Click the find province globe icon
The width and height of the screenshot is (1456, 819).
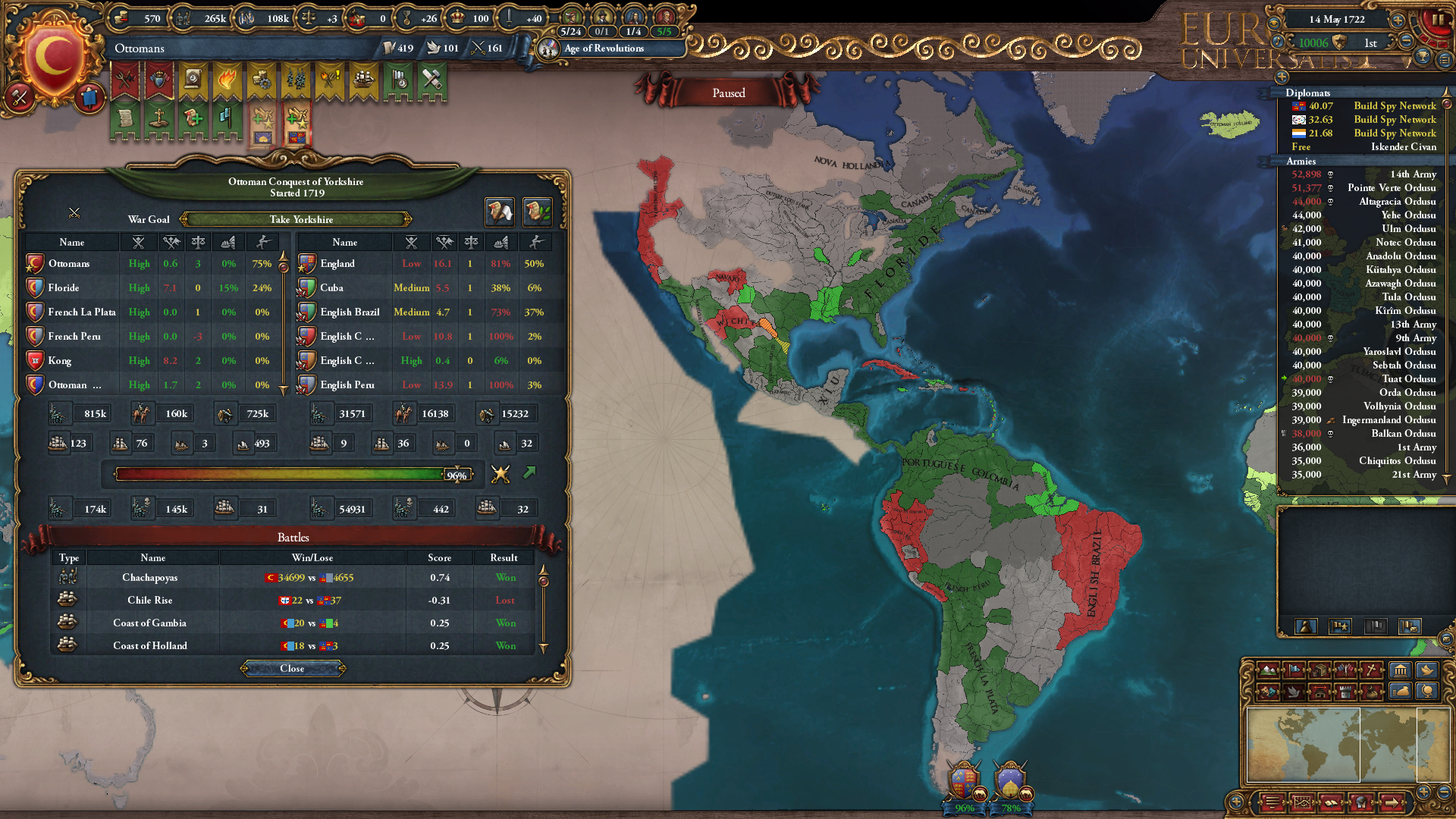(1361, 802)
